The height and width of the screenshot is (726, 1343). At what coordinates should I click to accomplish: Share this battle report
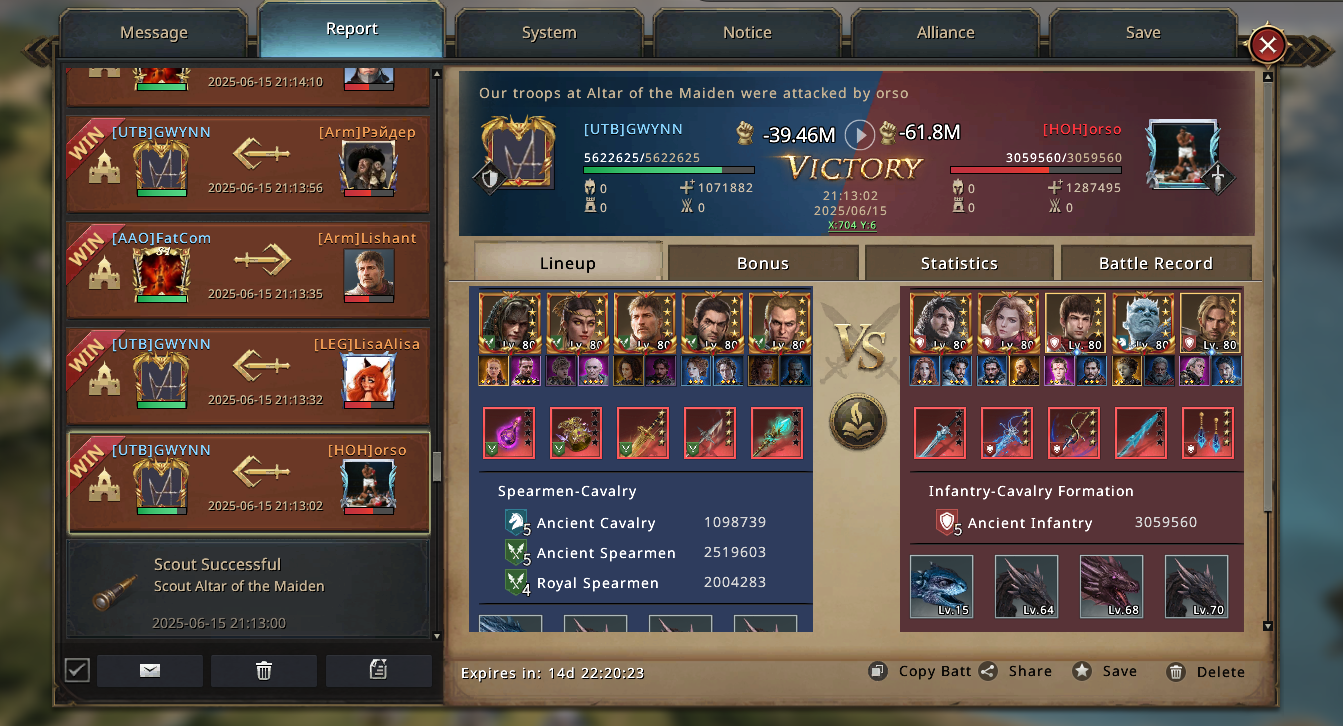(1016, 671)
